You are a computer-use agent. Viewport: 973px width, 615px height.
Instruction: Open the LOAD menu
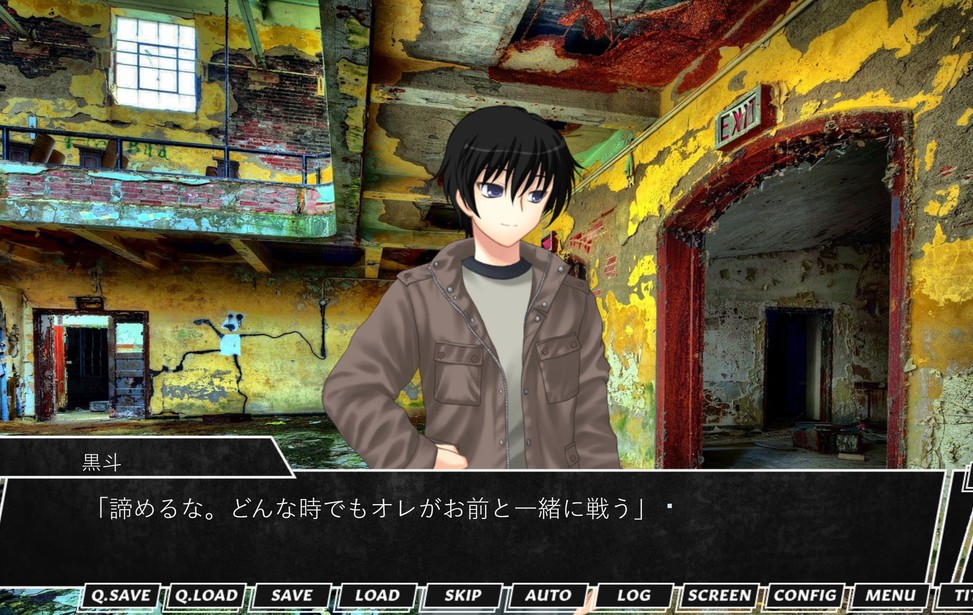click(377, 596)
